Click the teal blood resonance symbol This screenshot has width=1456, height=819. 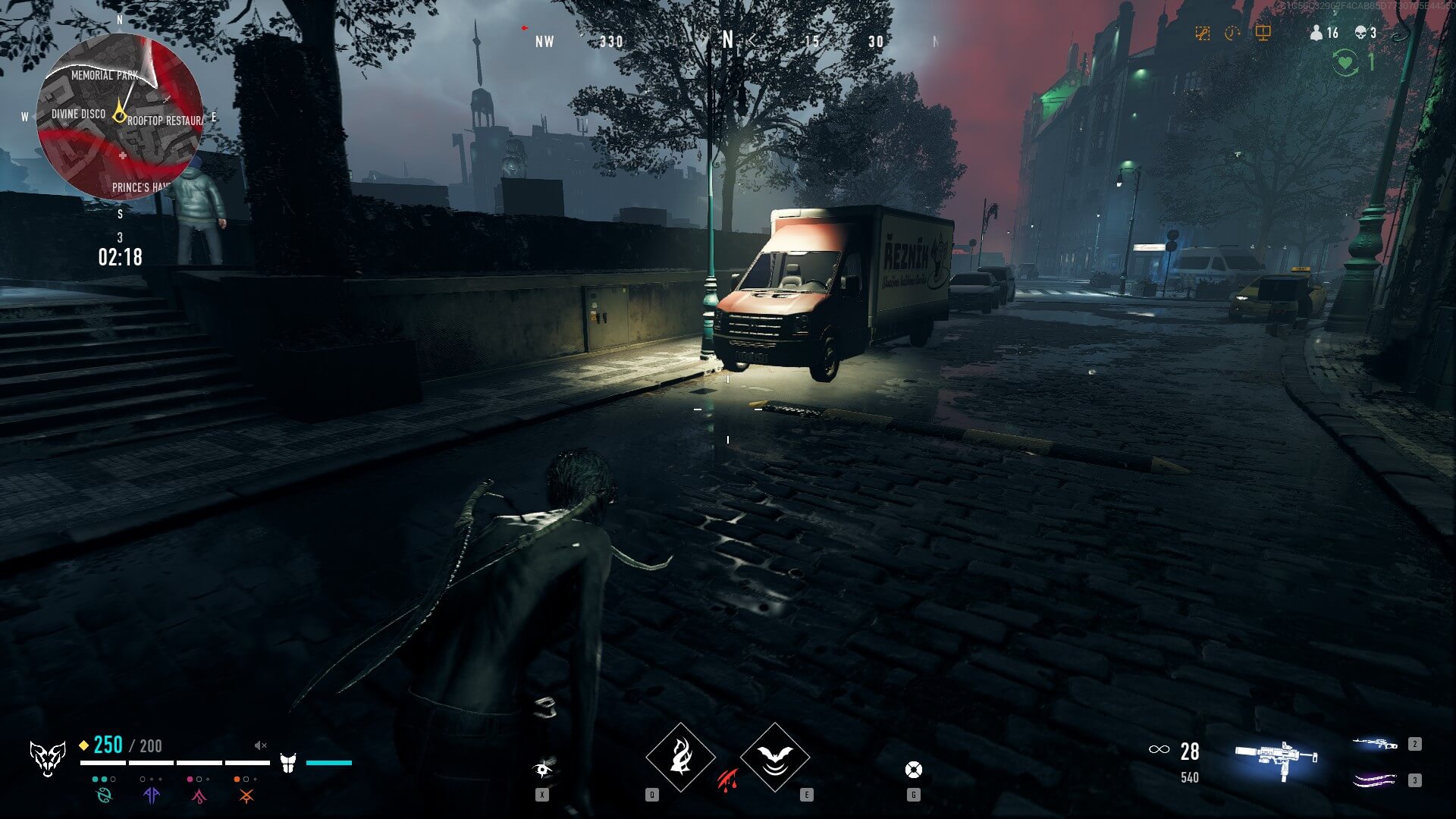104,795
